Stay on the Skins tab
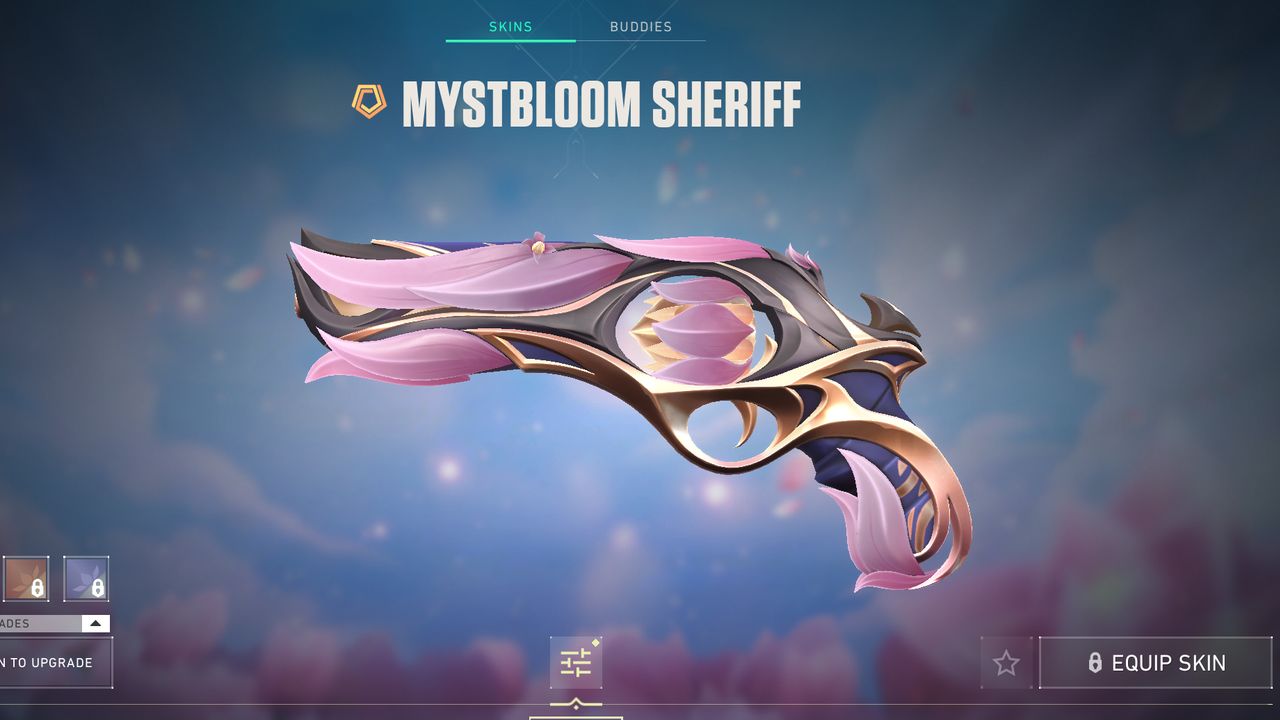This screenshot has width=1280, height=720. pos(510,27)
